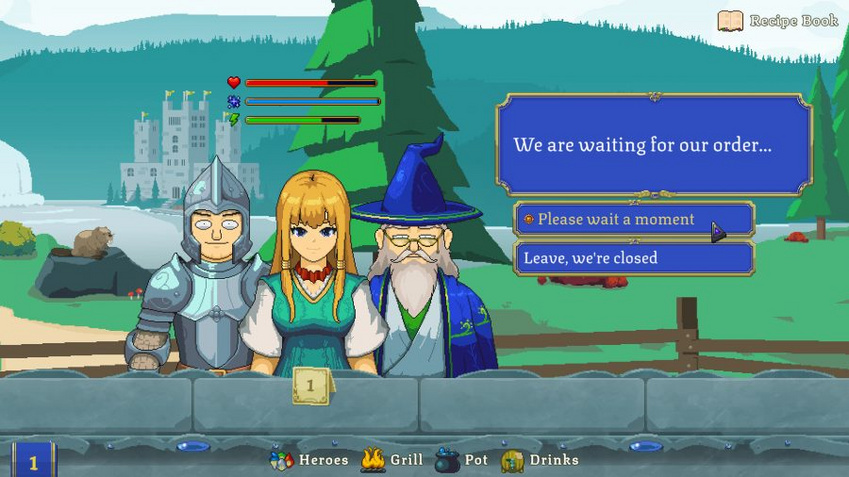Go to the Pot station
849x477 pixels.
tap(462, 460)
